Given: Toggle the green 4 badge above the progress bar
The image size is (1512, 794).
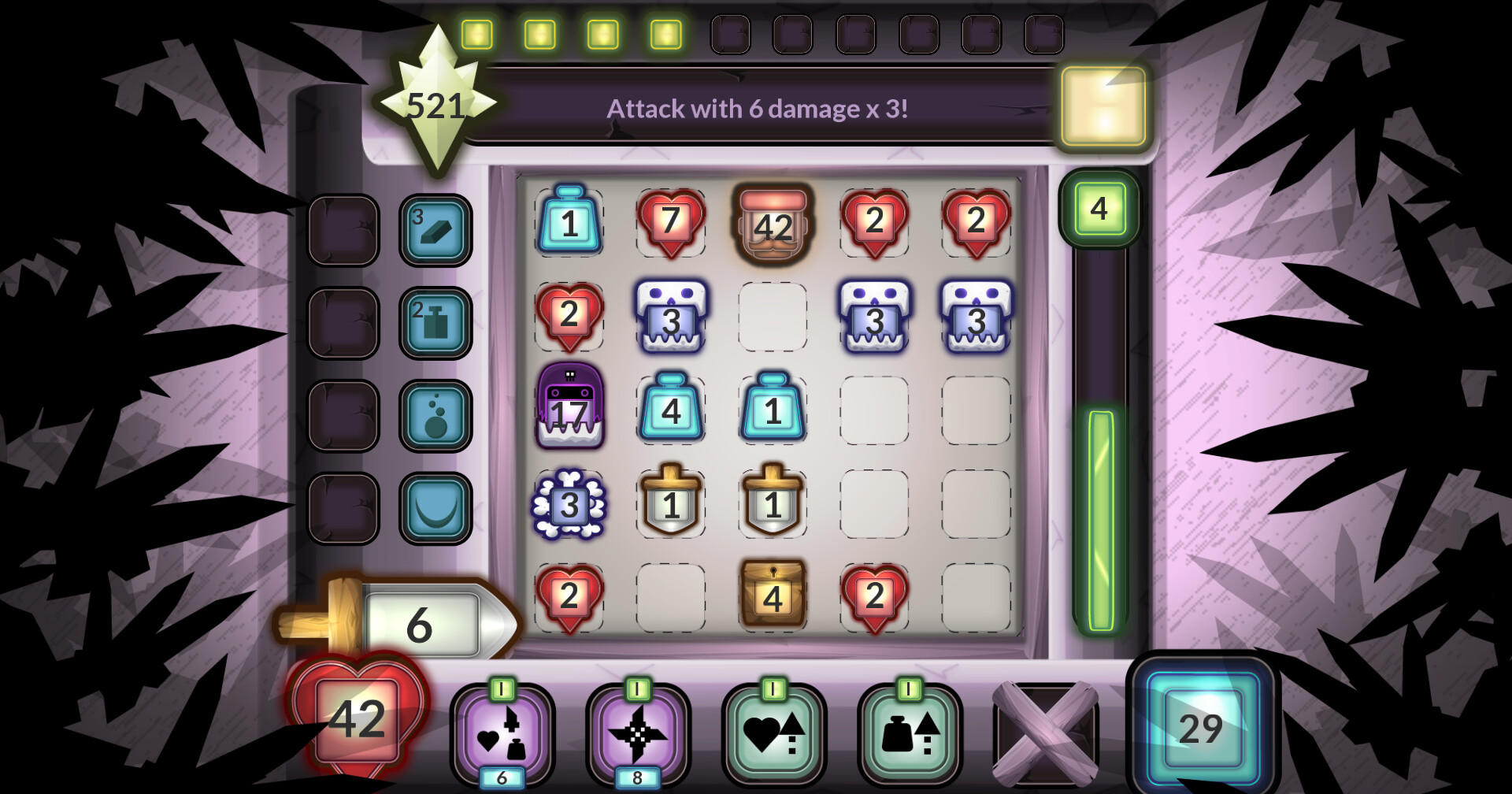Looking at the screenshot, I should coord(1102,207).
